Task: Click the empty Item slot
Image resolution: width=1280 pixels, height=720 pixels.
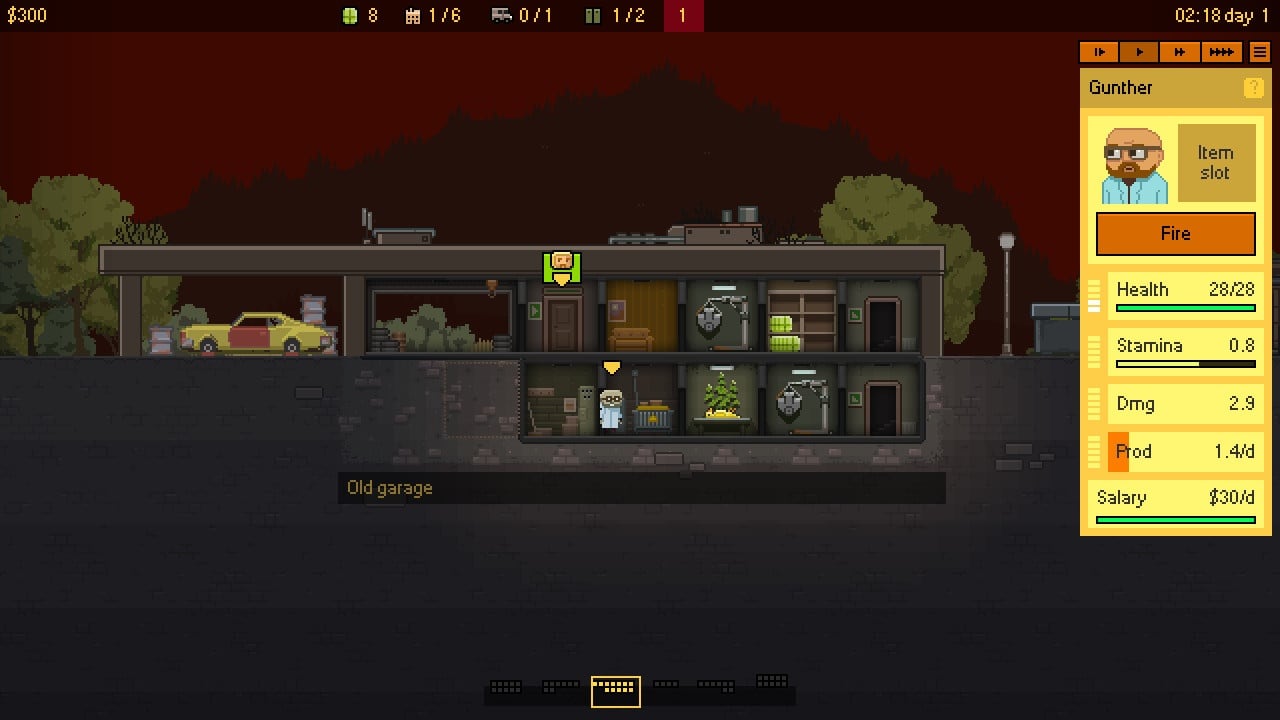Action: pos(1215,163)
